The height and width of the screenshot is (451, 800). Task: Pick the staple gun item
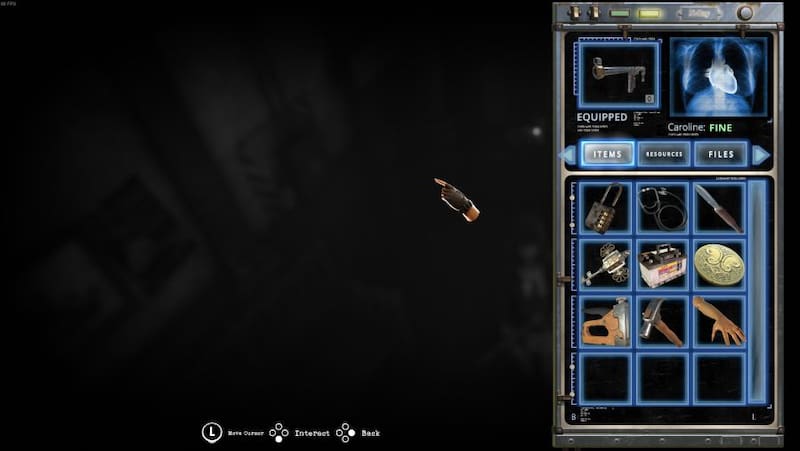pos(605,321)
